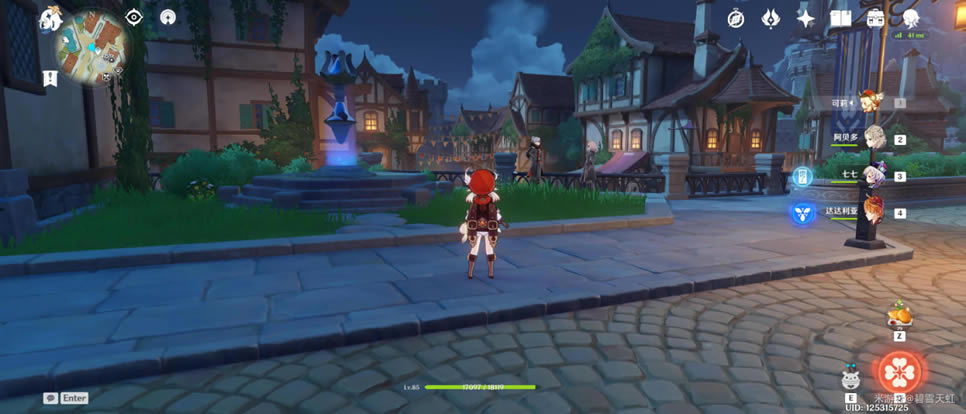This screenshot has width=966, height=414.
Task: Open the character profile head icon
Action: pos(910,18)
